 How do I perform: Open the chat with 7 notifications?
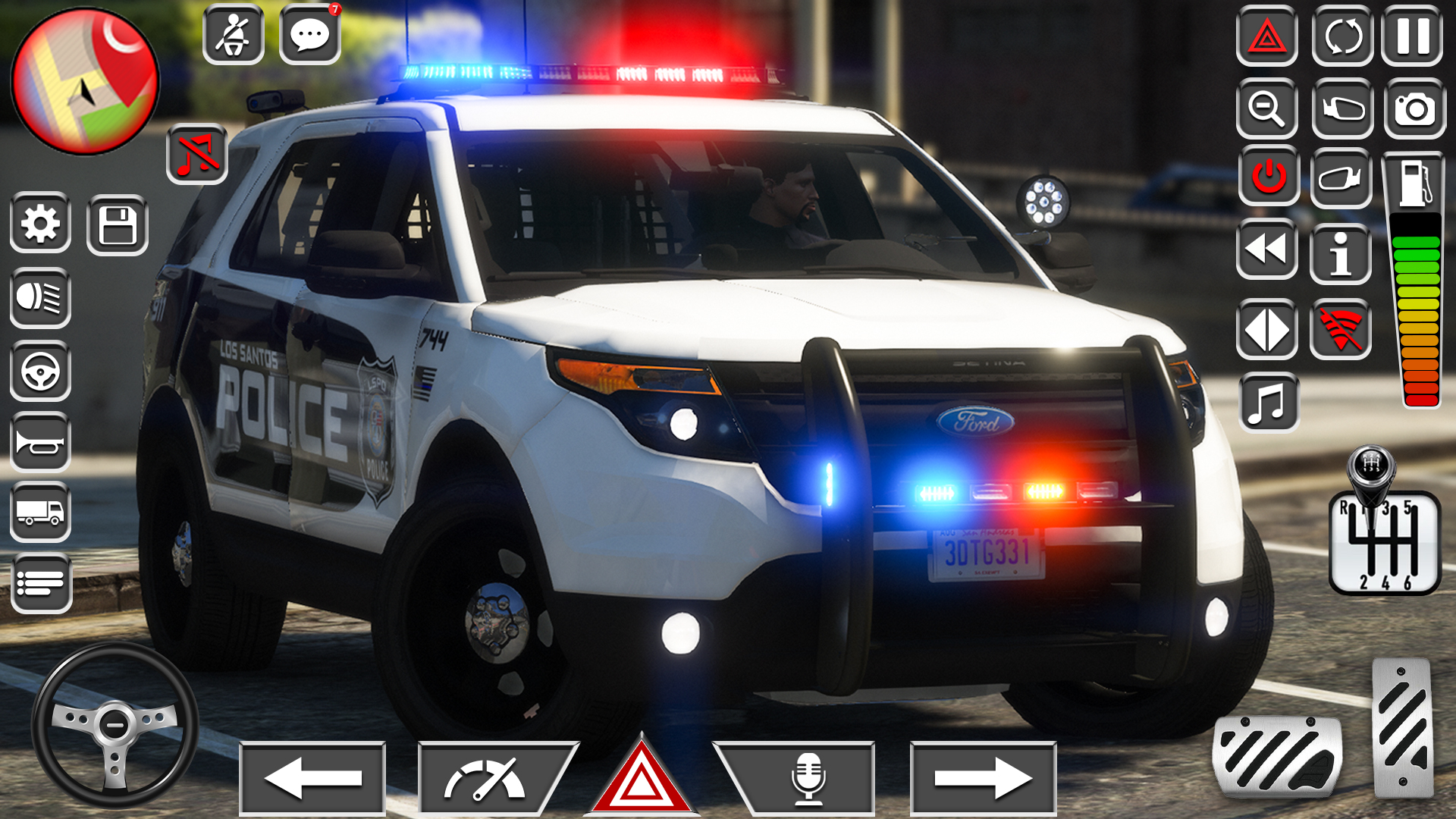pyautogui.click(x=311, y=33)
